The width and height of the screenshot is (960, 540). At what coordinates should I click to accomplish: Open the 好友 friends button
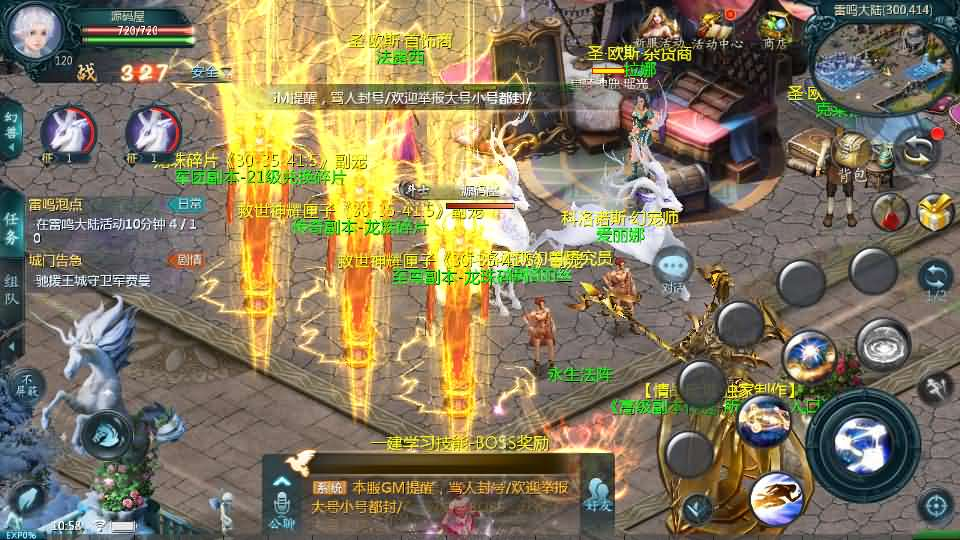pyautogui.click(x=598, y=493)
